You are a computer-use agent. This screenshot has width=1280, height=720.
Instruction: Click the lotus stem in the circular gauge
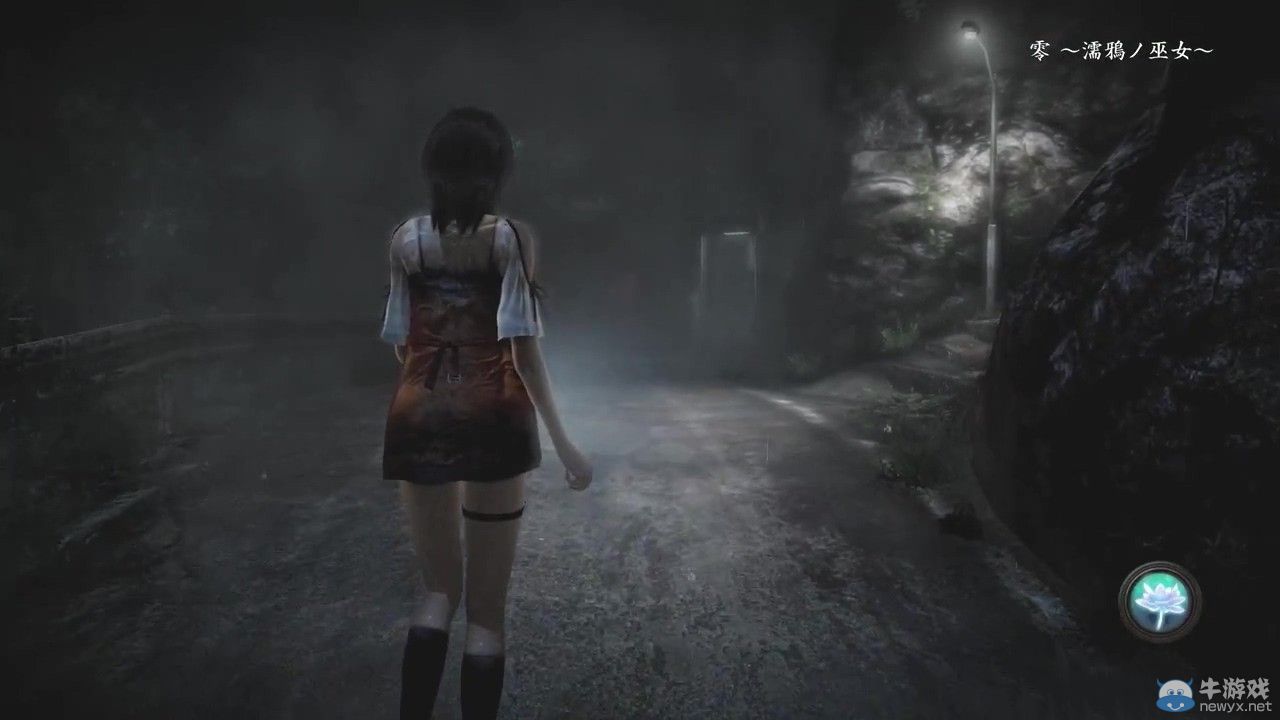[1161, 620]
